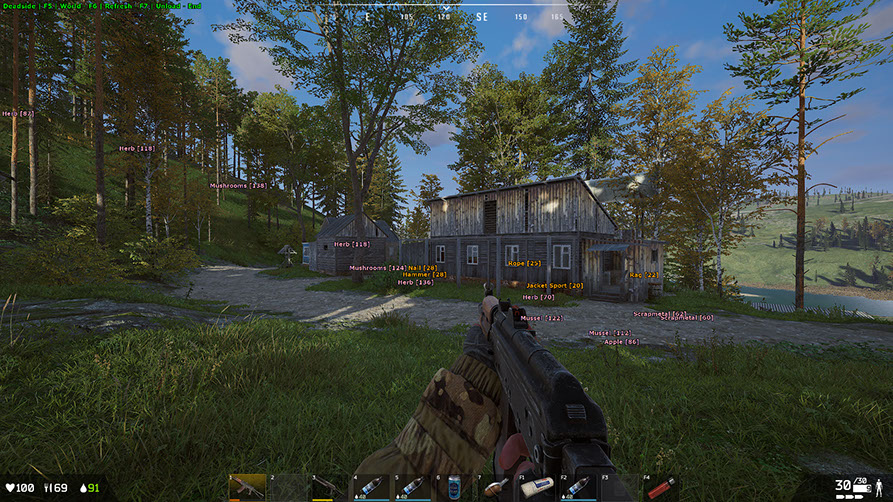This screenshot has height=502, width=893.
Task: Select the item in hotbar slot 7
Action: [x=495, y=487]
